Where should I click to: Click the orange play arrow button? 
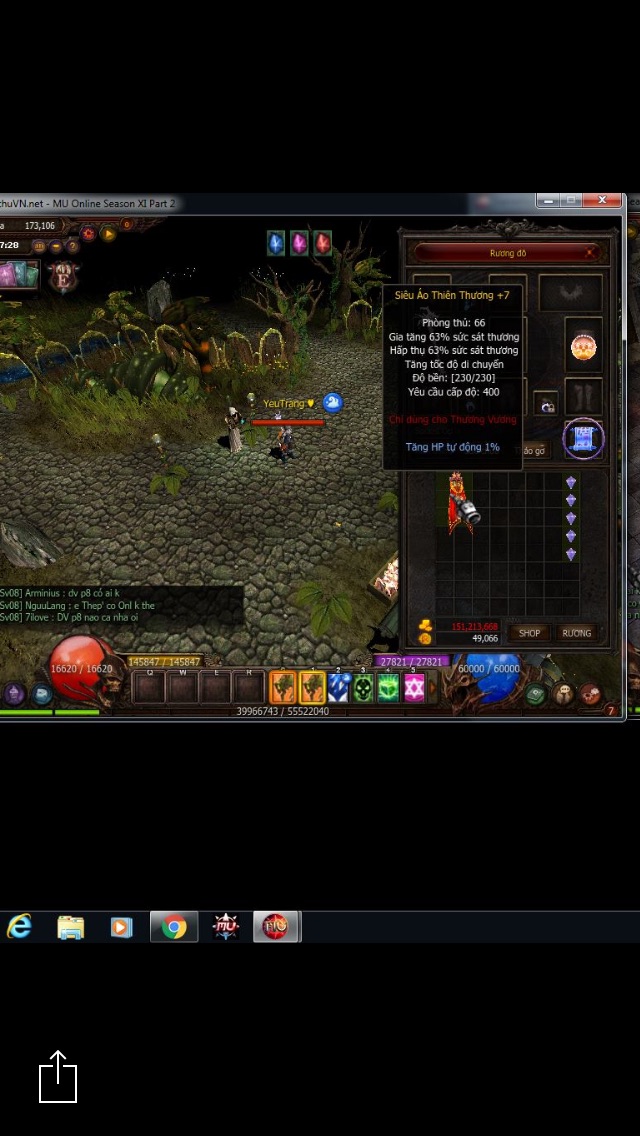pos(109,234)
